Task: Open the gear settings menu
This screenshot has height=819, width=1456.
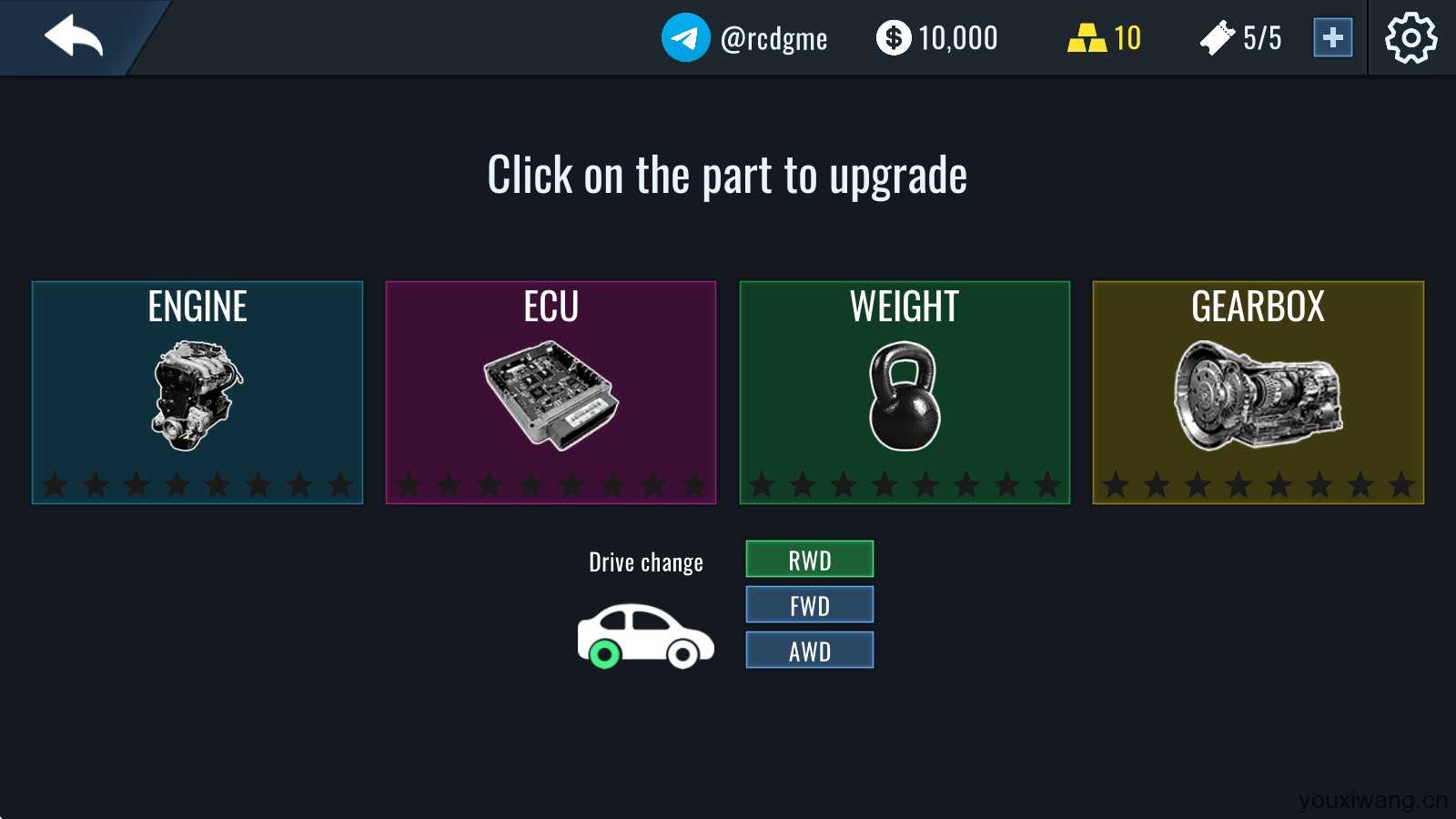Action: [1410, 37]
